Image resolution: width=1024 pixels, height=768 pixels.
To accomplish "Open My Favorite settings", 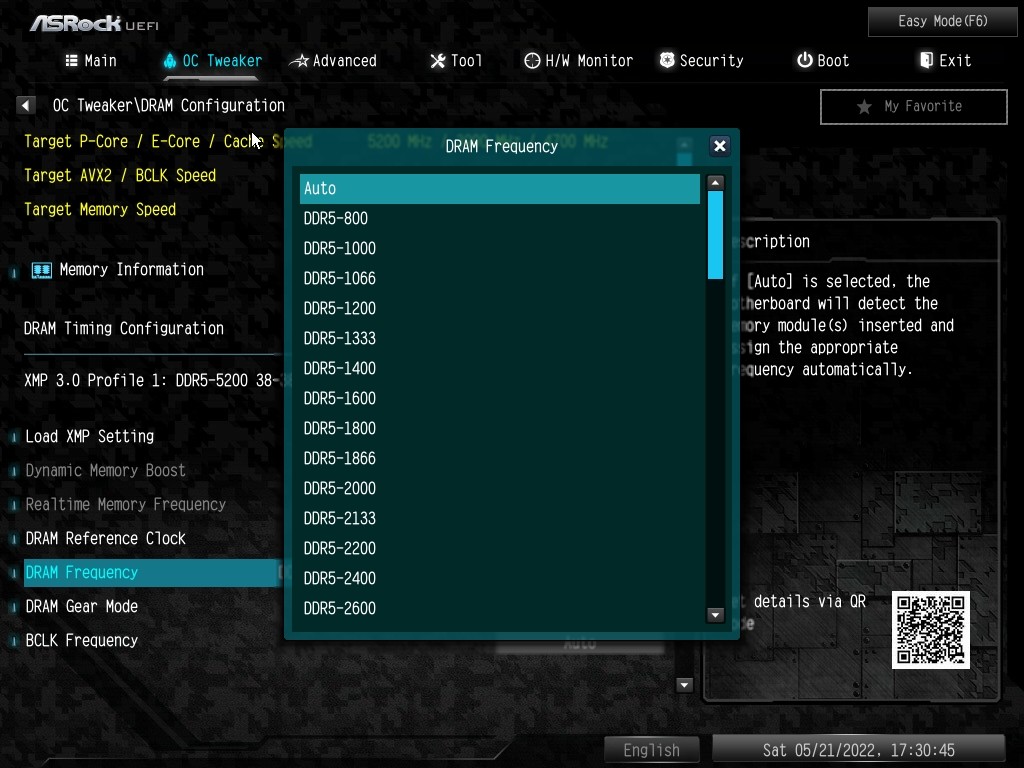I will click(913, 106).
